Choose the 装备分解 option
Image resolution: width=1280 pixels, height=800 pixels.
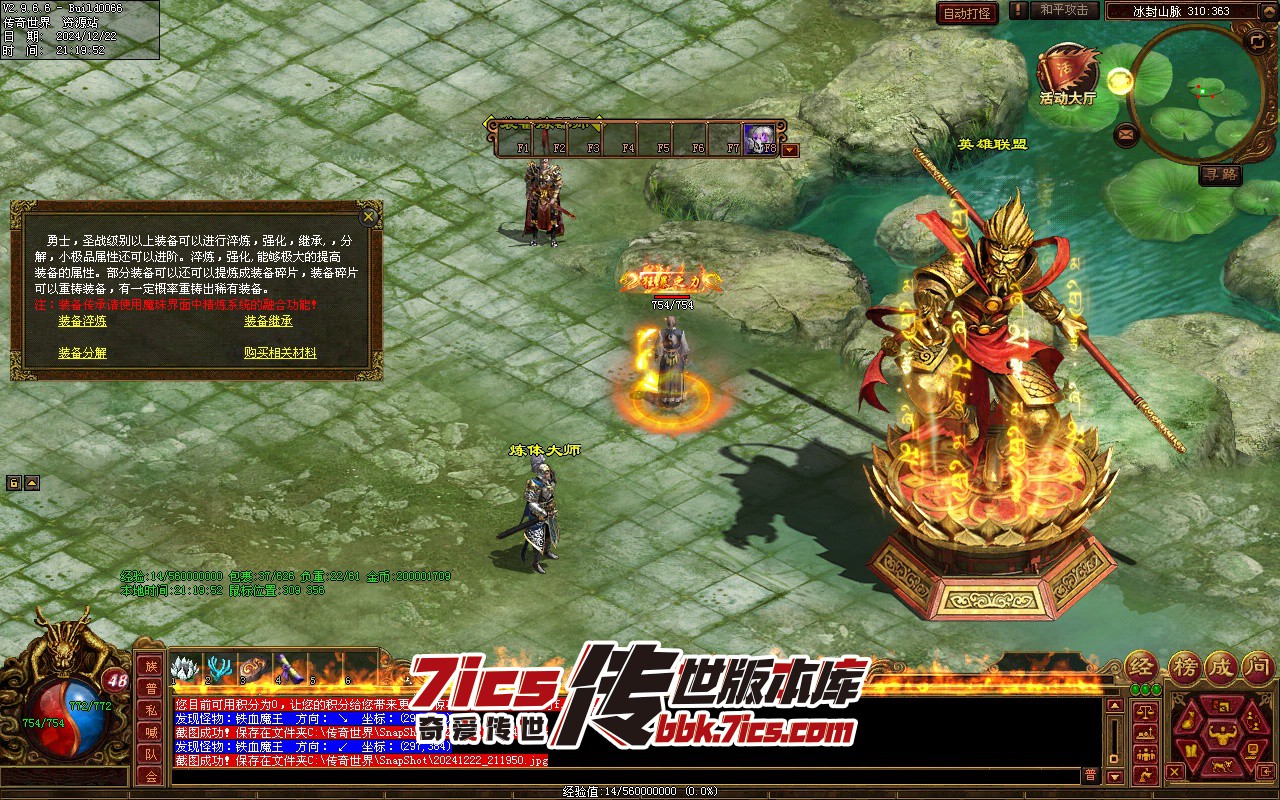point(82,353)
